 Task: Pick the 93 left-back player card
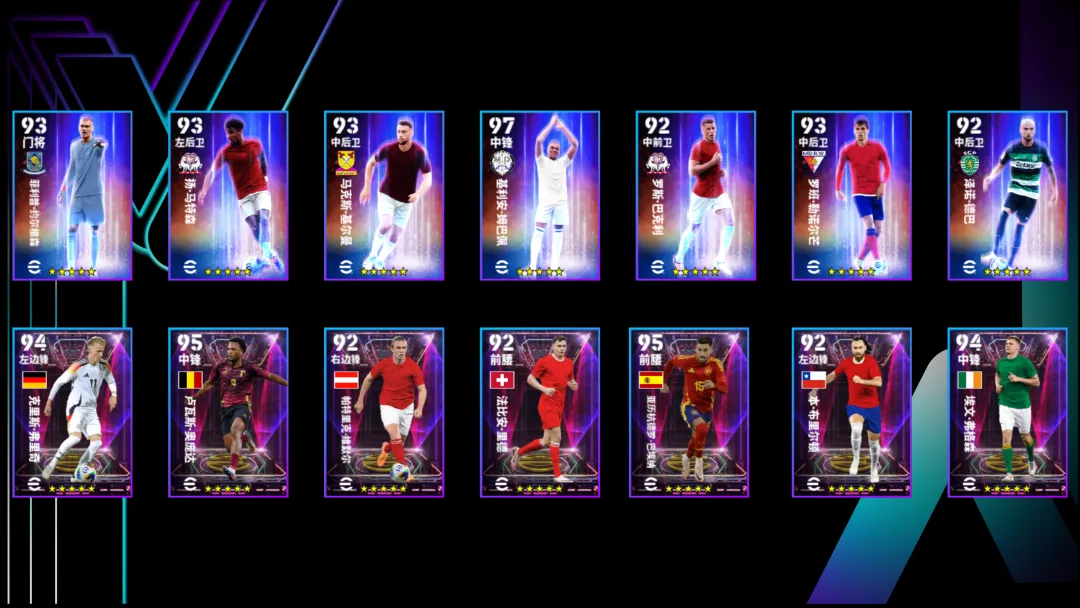[x=228, y=196]
